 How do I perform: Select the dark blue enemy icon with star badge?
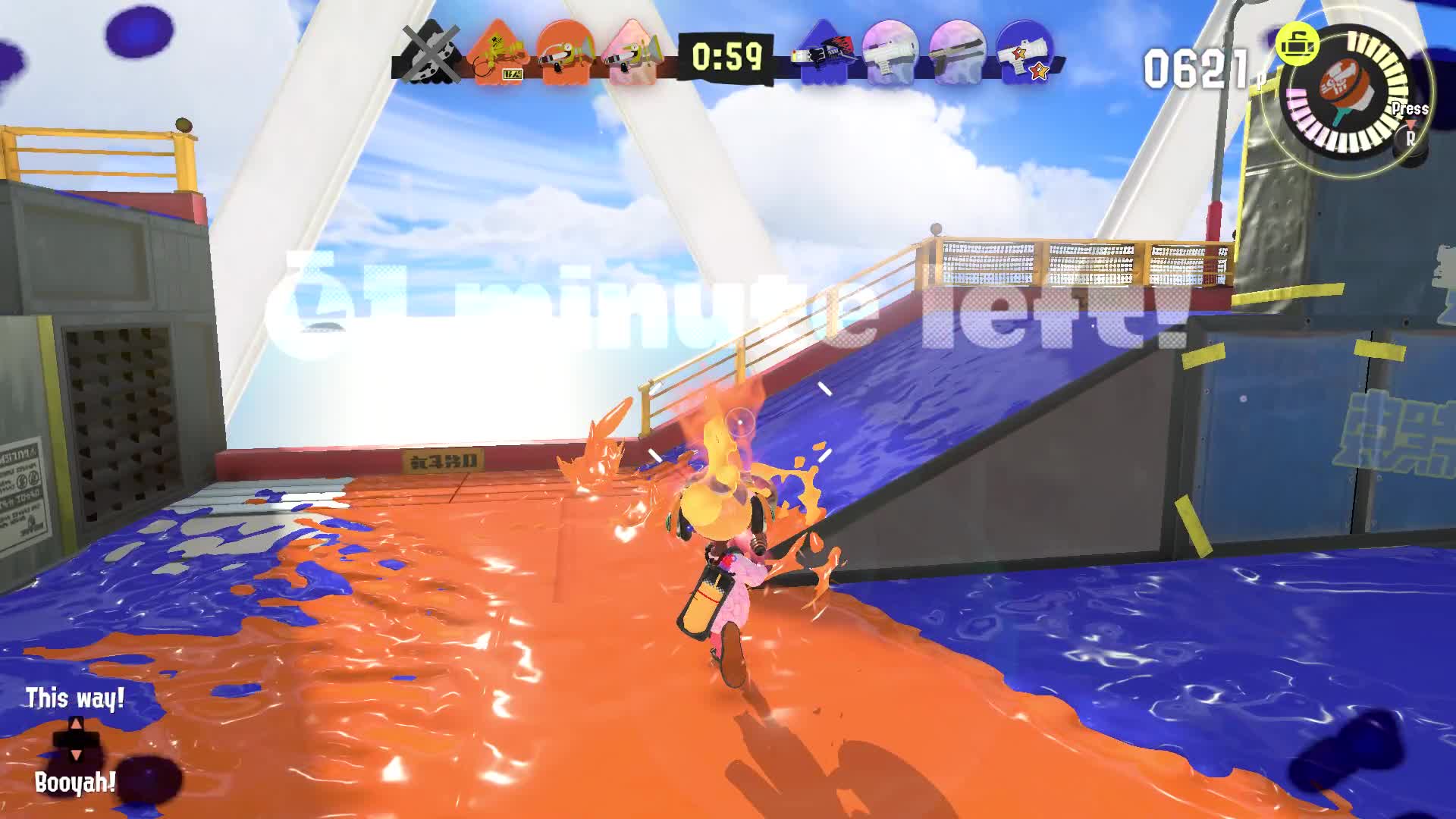[1024, 55]
